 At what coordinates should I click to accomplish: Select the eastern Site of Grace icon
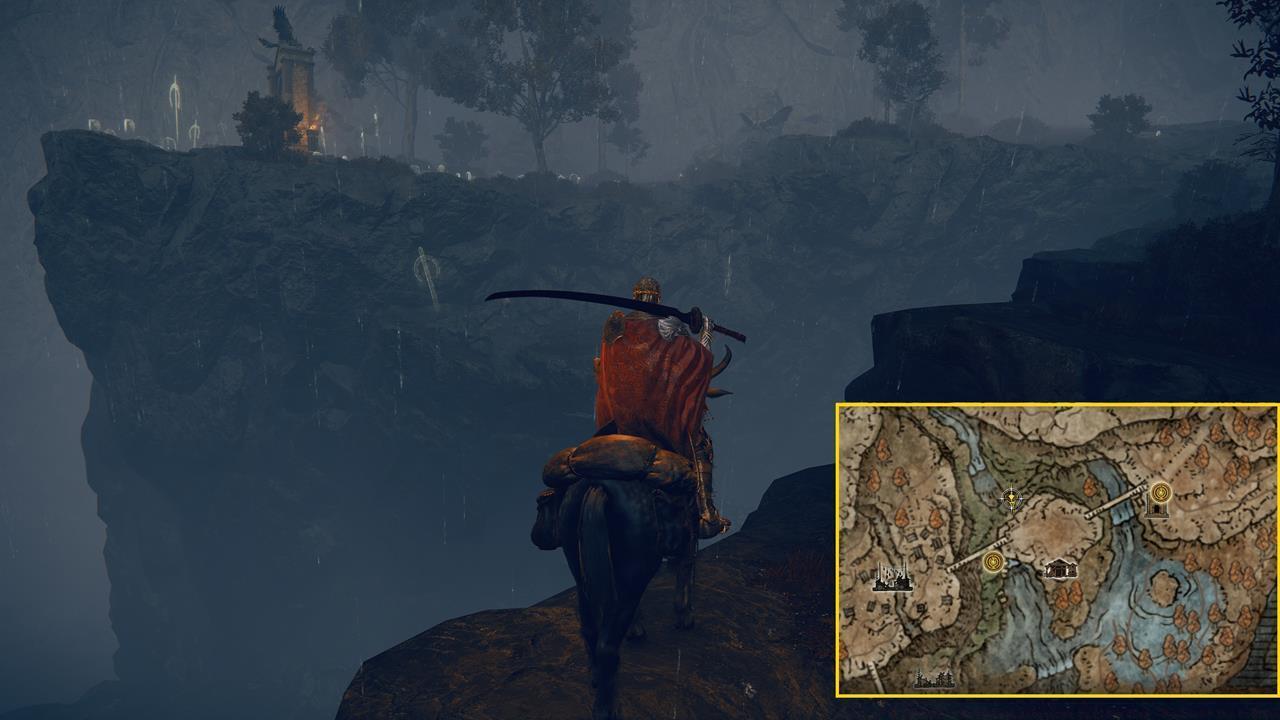[1160, 493]
